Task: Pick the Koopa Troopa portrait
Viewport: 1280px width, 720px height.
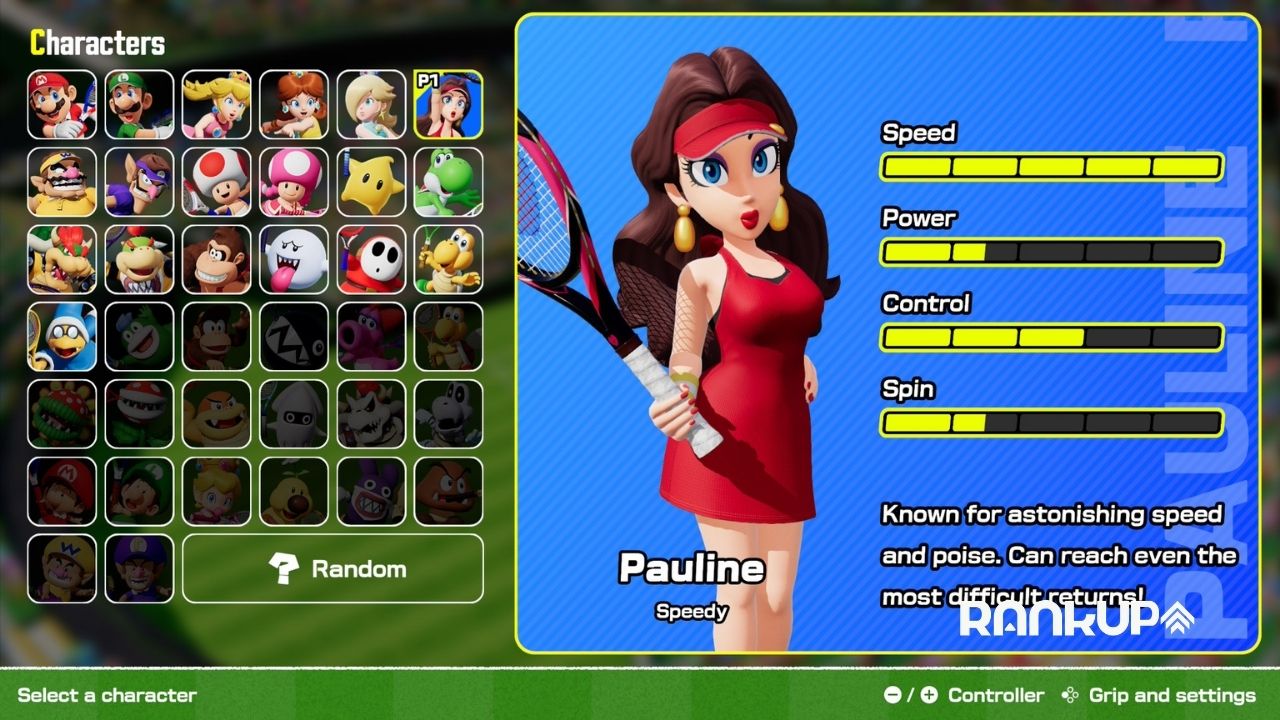Action: click(x=448, y=259)
